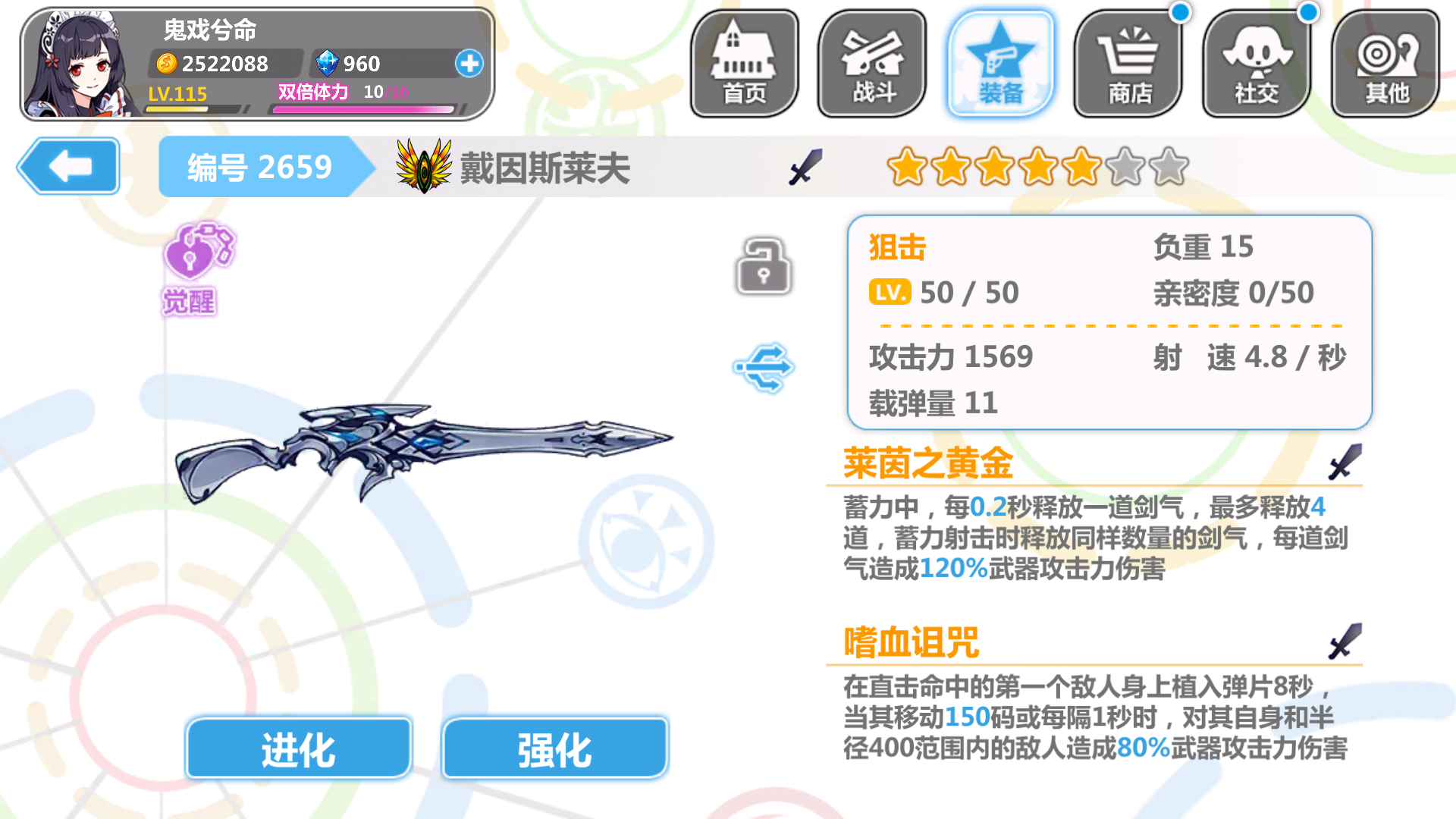
Task: Click the sword icon beside 戴因斯莱夫
Action: (x=806, y=167)
